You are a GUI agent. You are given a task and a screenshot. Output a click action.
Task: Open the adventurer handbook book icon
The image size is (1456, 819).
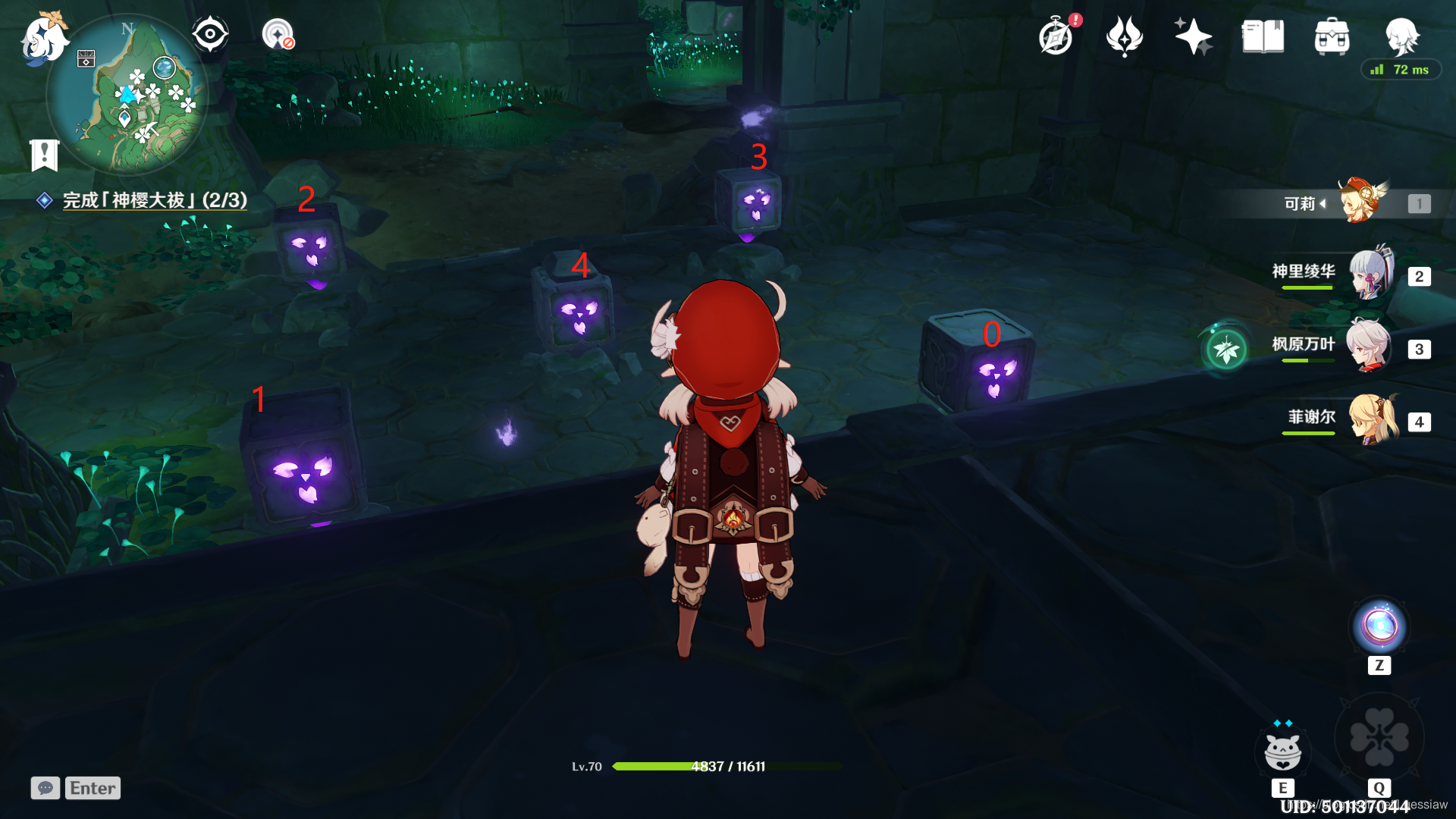tap(1263, 36)
